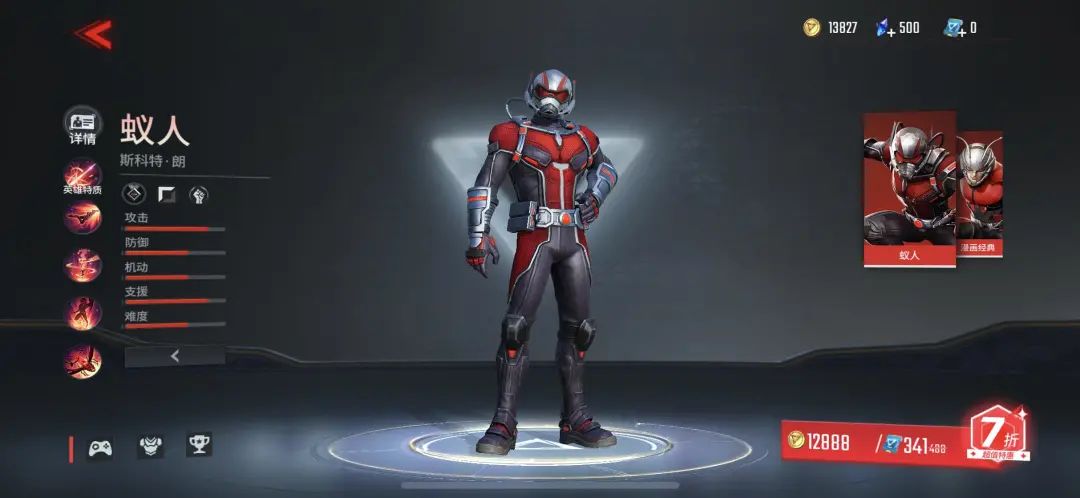Viewport: 1080px width, 498px height.
Task: Tap the gold coin balance icon
Action: (x=812, y=28)
